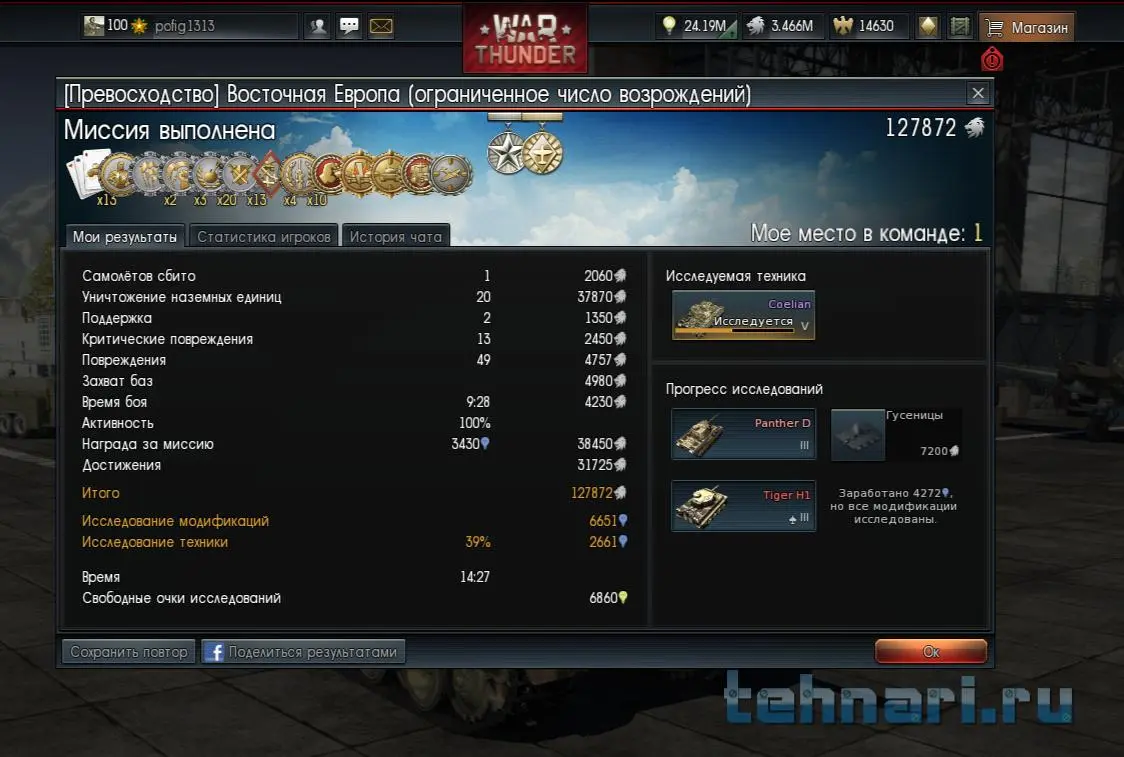Choose the Panther D vehicle tile
The height and width of the screenshot is (757, 1124).
(743, 434)
